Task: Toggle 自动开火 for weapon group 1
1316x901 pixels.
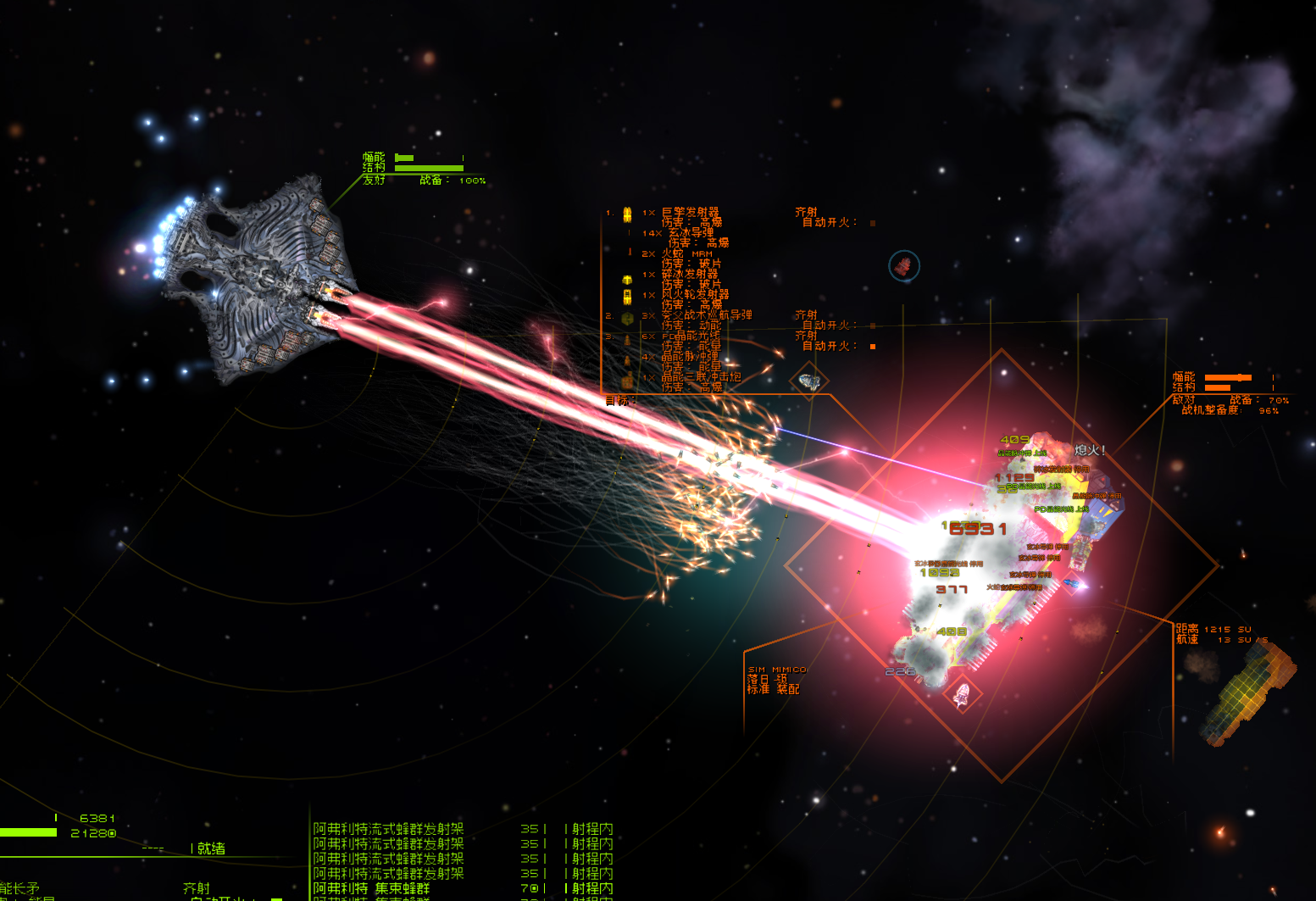Action: [x=873, y=223]
